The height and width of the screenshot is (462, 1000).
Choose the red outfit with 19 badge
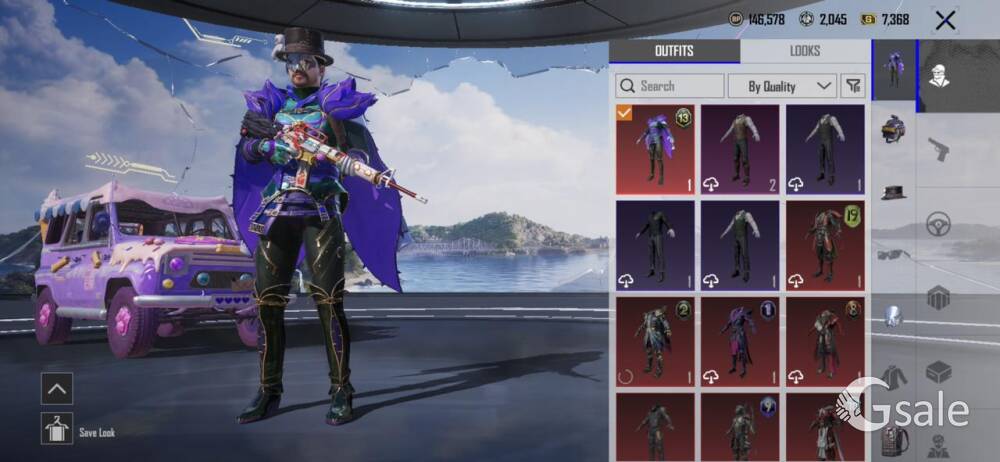[x=825, y=245]
